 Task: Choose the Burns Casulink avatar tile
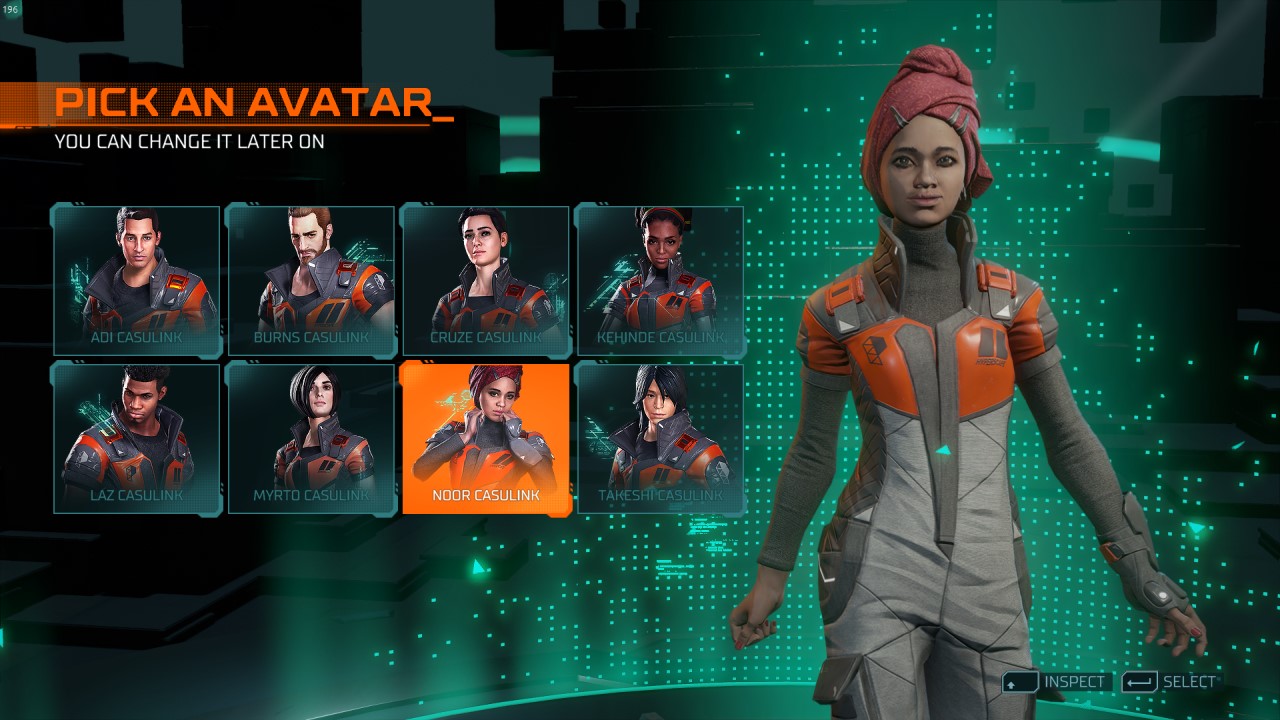(x=311, y=281)
